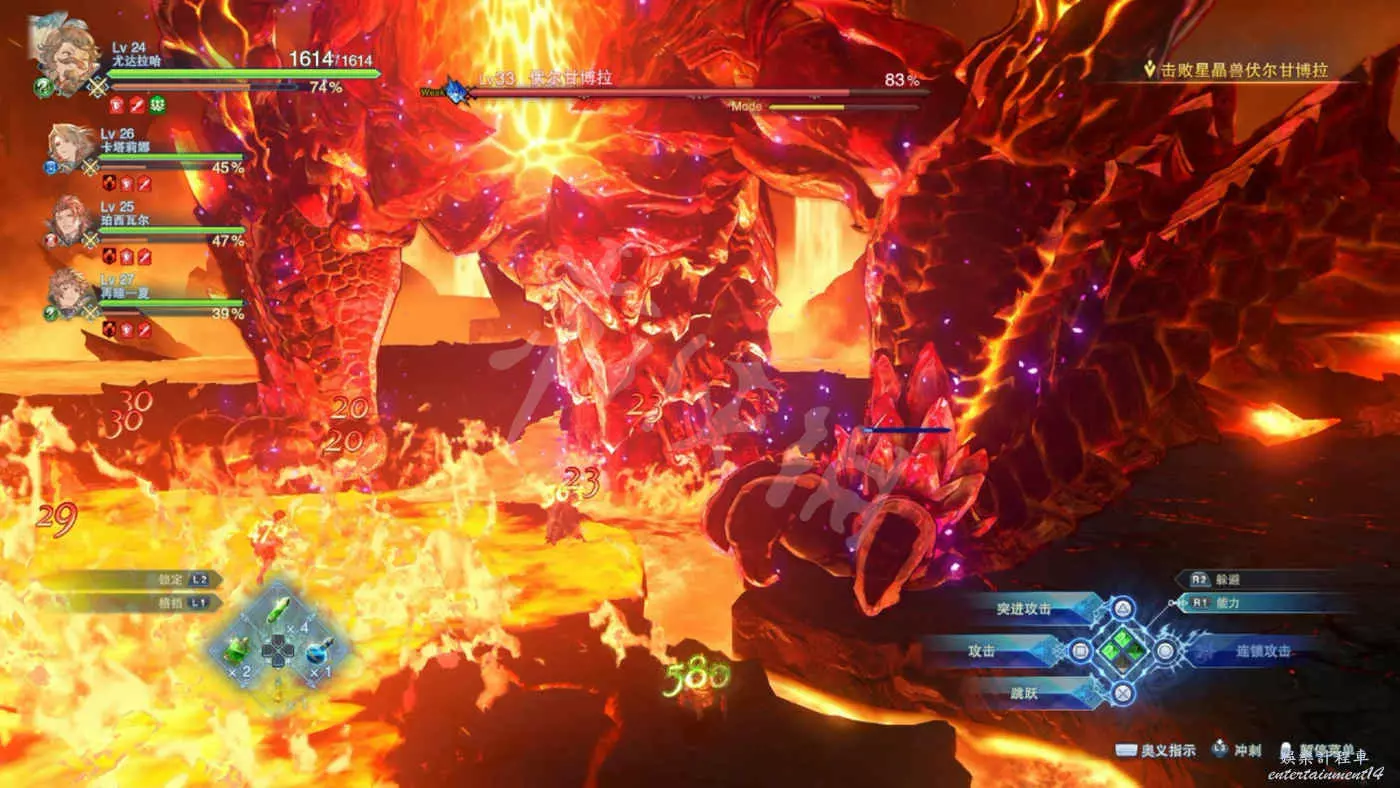The image size is (1400, 788).
Task: Open the green skill diamond in the action wheel
Action: click(1123, 650)
